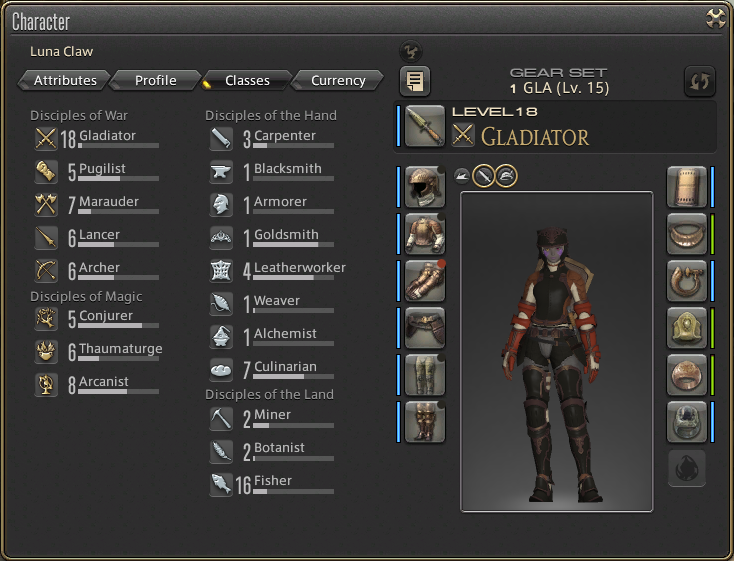This screenshot has width=734, height=561.
Task: Toggle the sheathed weapon display button
Action: (484, 176)
